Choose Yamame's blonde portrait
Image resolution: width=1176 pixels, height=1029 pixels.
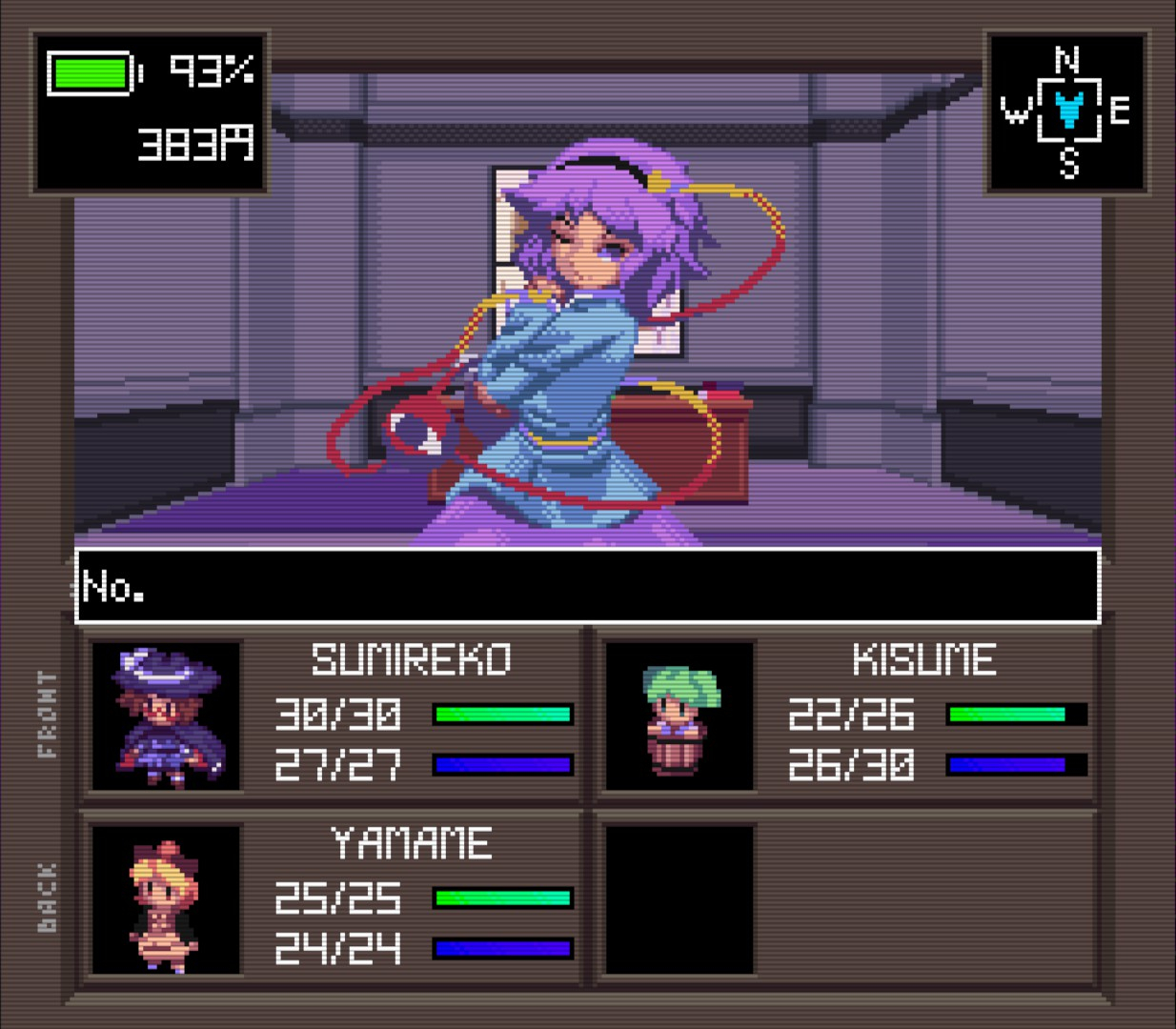tap(166, 899)
